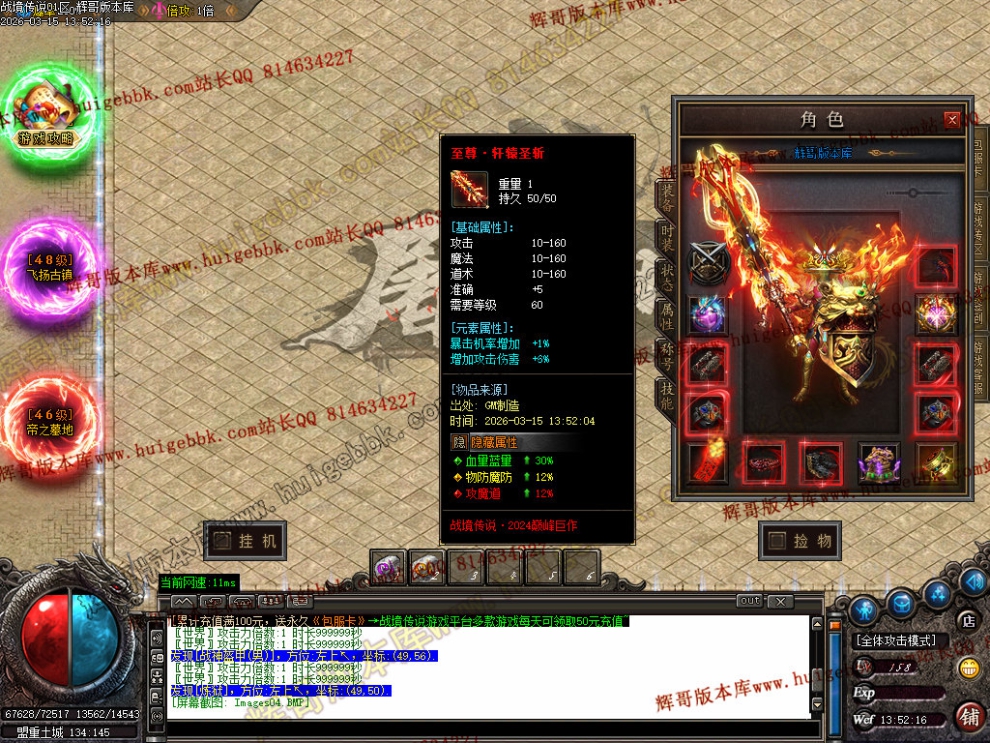Toggle the 挂机 auto-battle button
Image resolution: width=990 pixels, height=743 pixels.
click(244, 541)
